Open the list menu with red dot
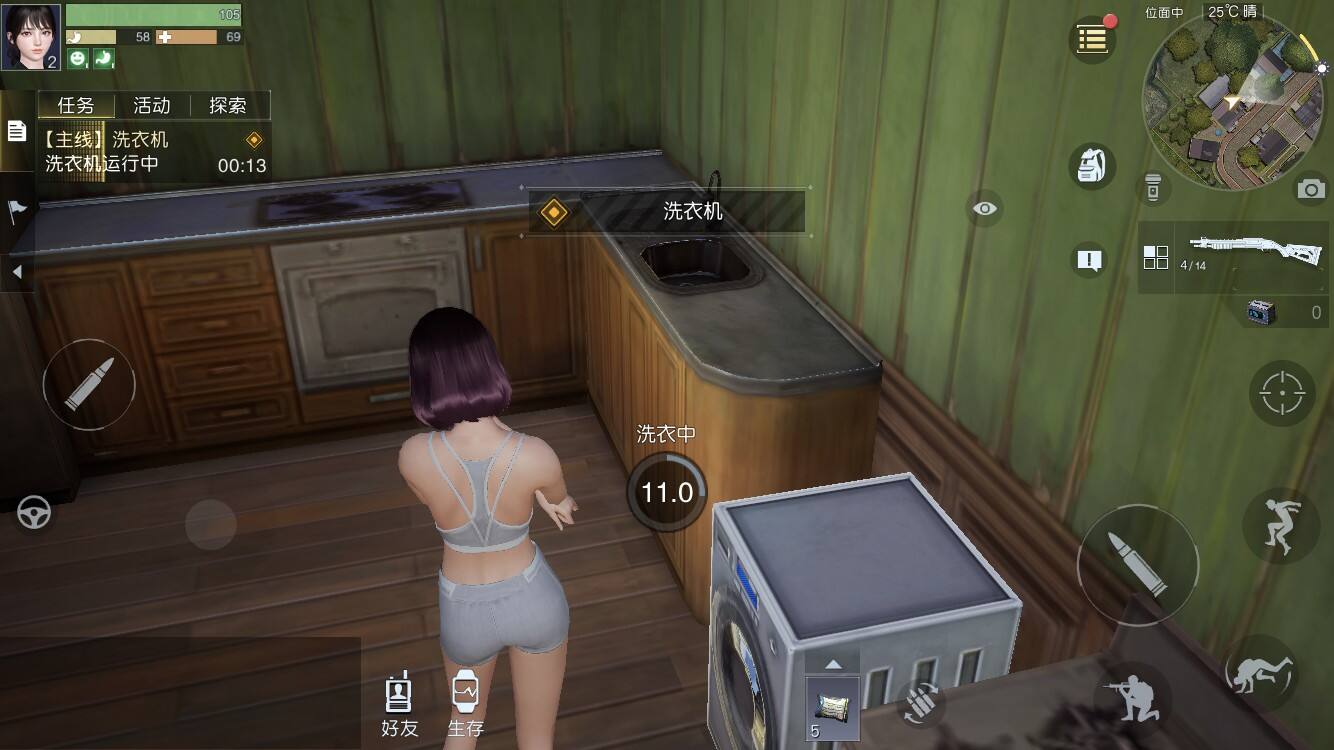Screen dimensions: 1334x750 pyautogui.click(x=1092, y=40)
